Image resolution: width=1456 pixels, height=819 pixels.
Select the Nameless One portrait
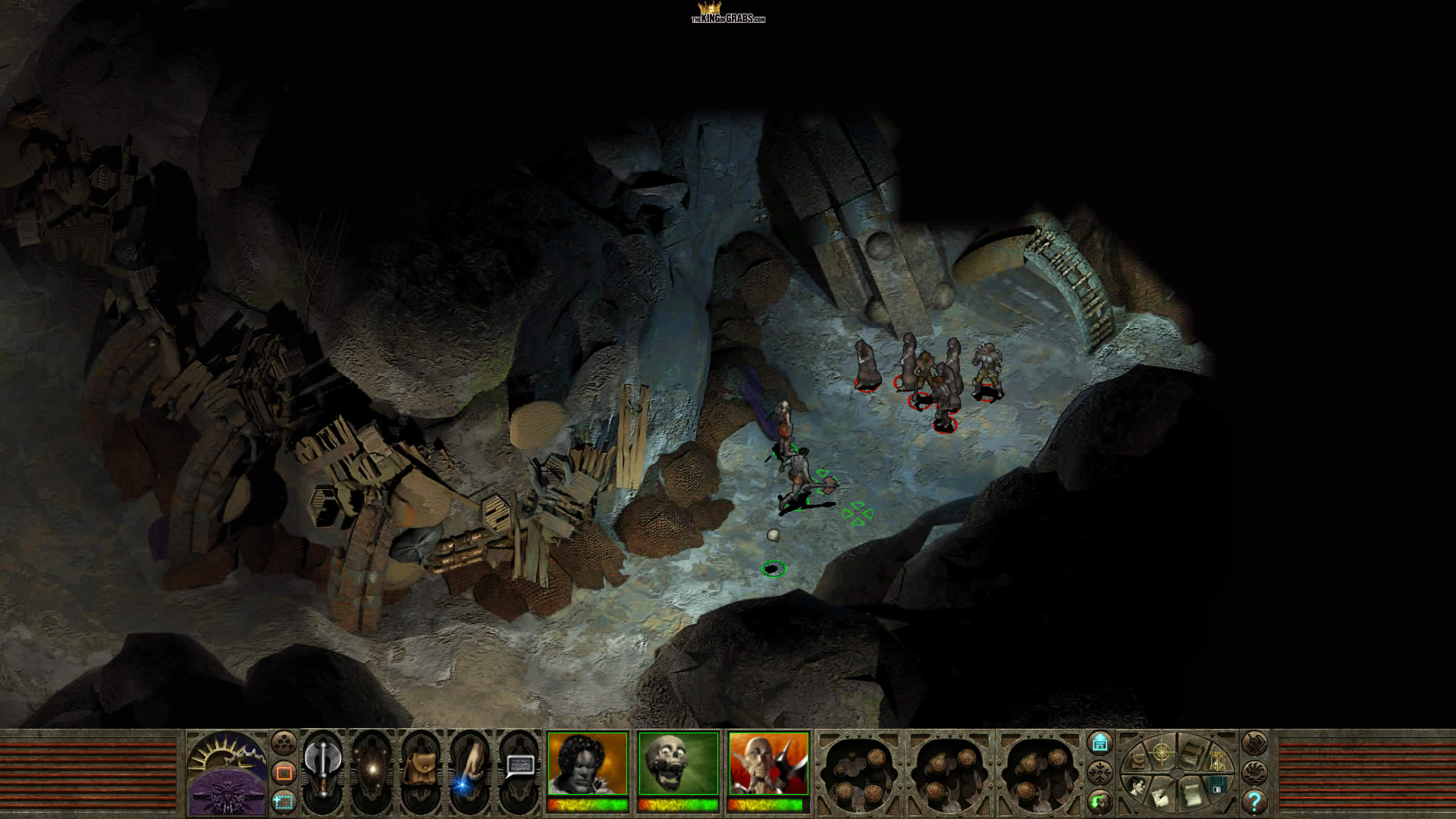[x=588, y=764]
